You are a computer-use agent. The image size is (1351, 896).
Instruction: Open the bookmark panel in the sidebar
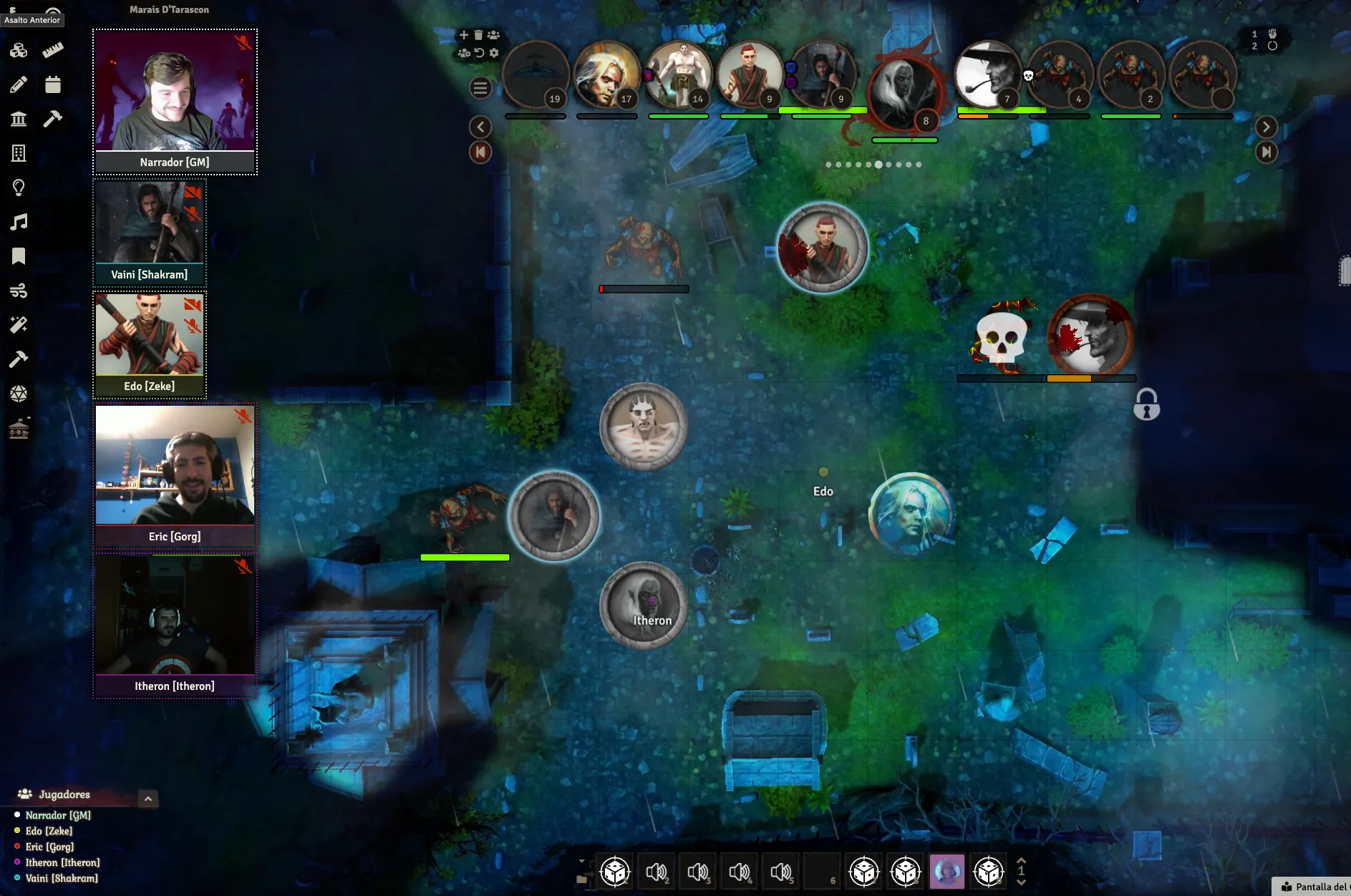19,256
